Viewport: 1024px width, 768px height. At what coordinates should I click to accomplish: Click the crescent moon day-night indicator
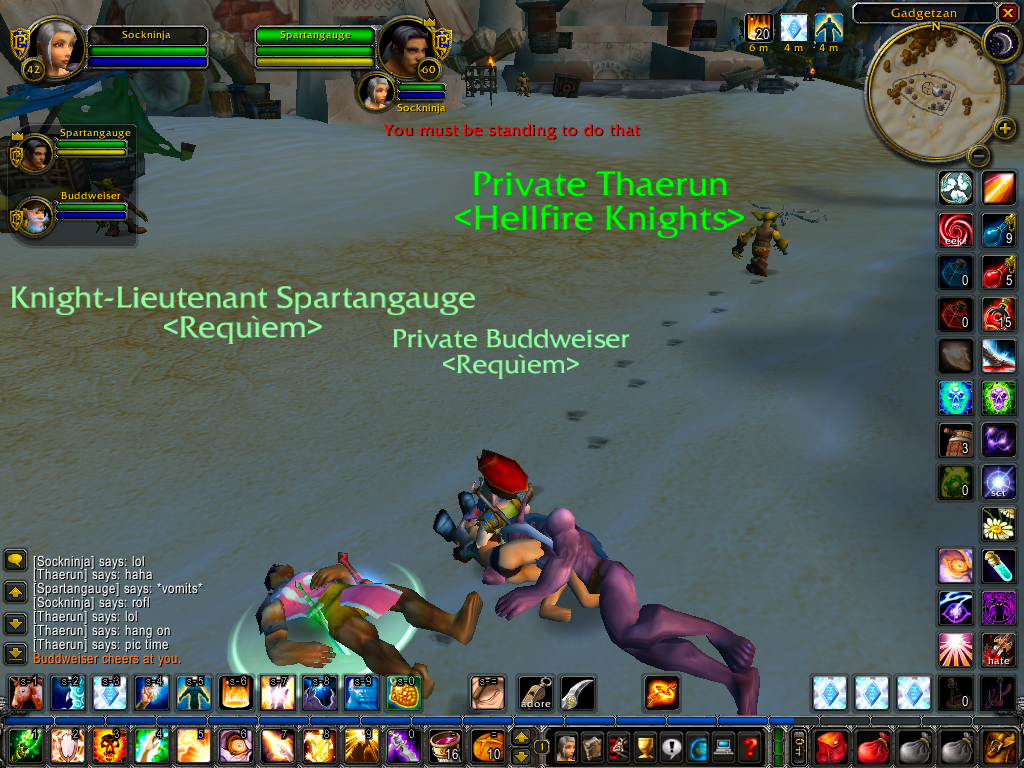pyautogui.click(x=1000, y=42)
